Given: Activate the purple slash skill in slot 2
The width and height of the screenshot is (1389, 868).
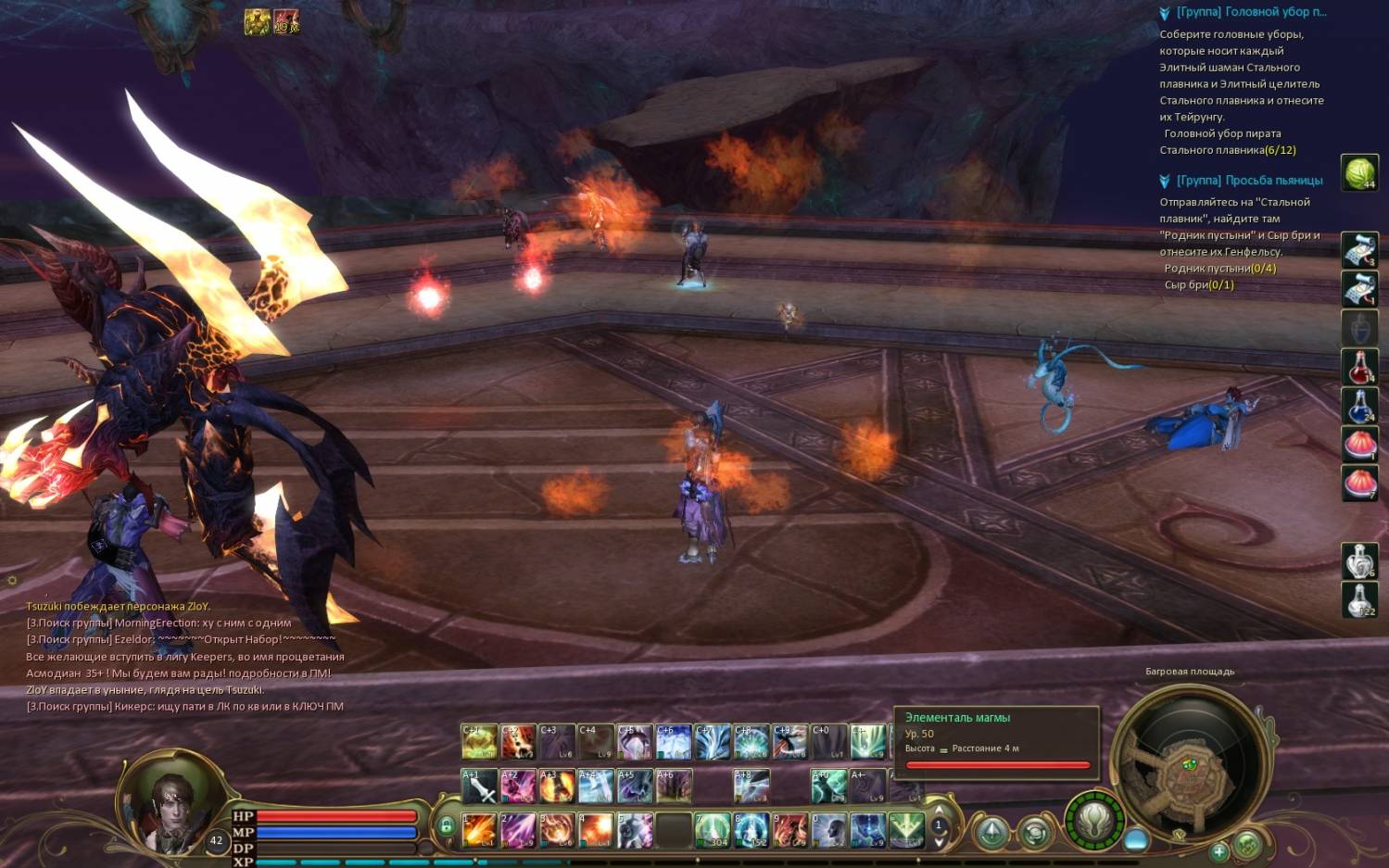Looking at the screenshot, I should pyautogui.click(x=518, y=830).
